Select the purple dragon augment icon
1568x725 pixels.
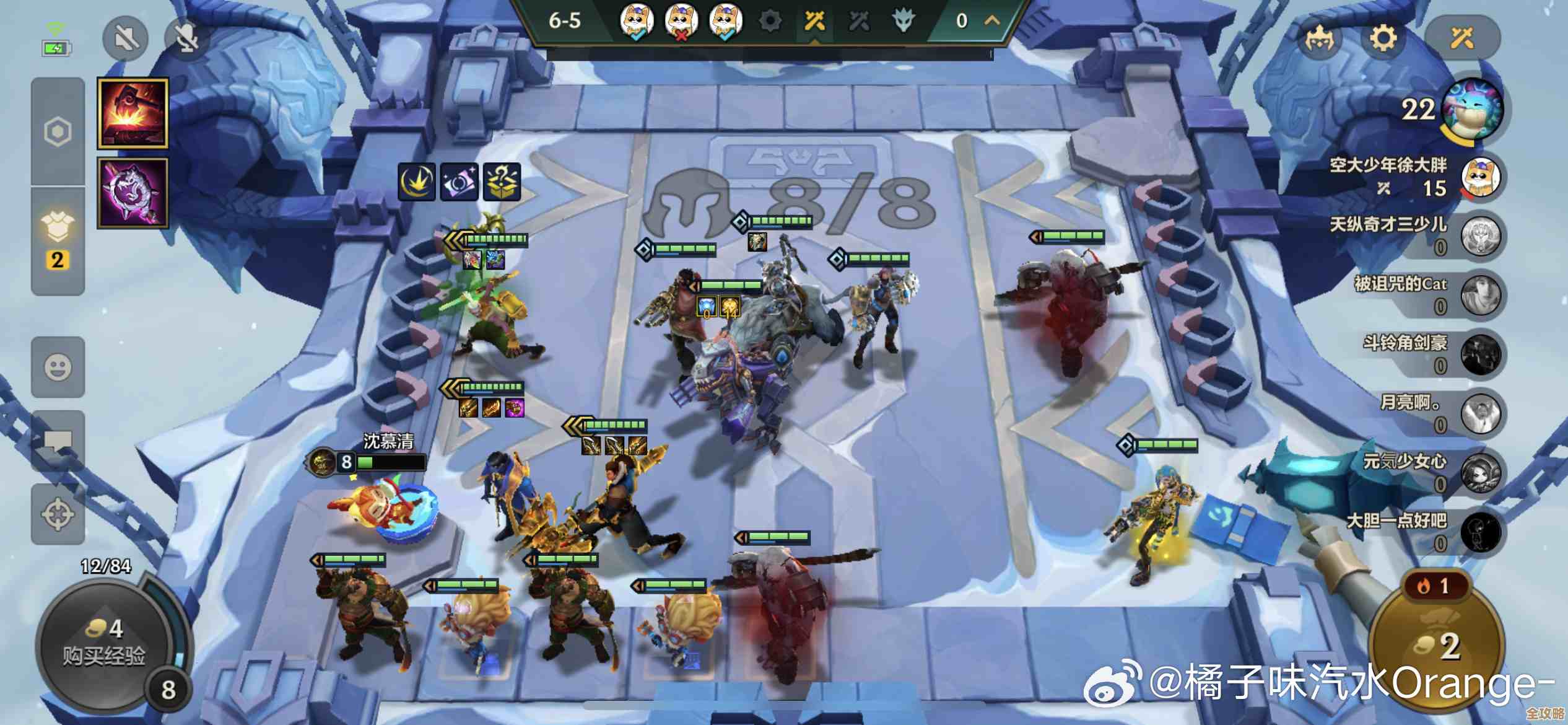coord(133,193)
